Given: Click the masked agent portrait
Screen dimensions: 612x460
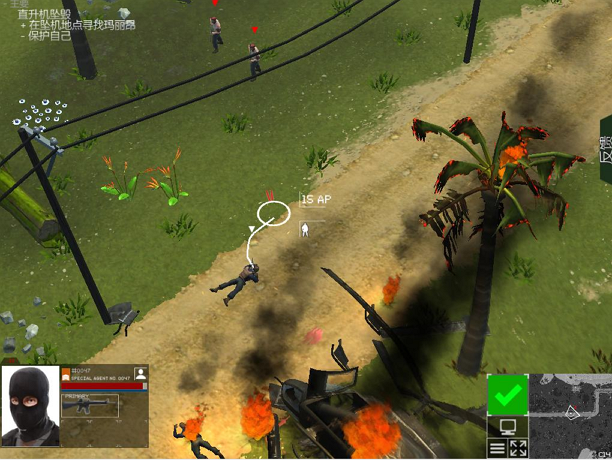Looking at the screenshot, I should point(31,405).
